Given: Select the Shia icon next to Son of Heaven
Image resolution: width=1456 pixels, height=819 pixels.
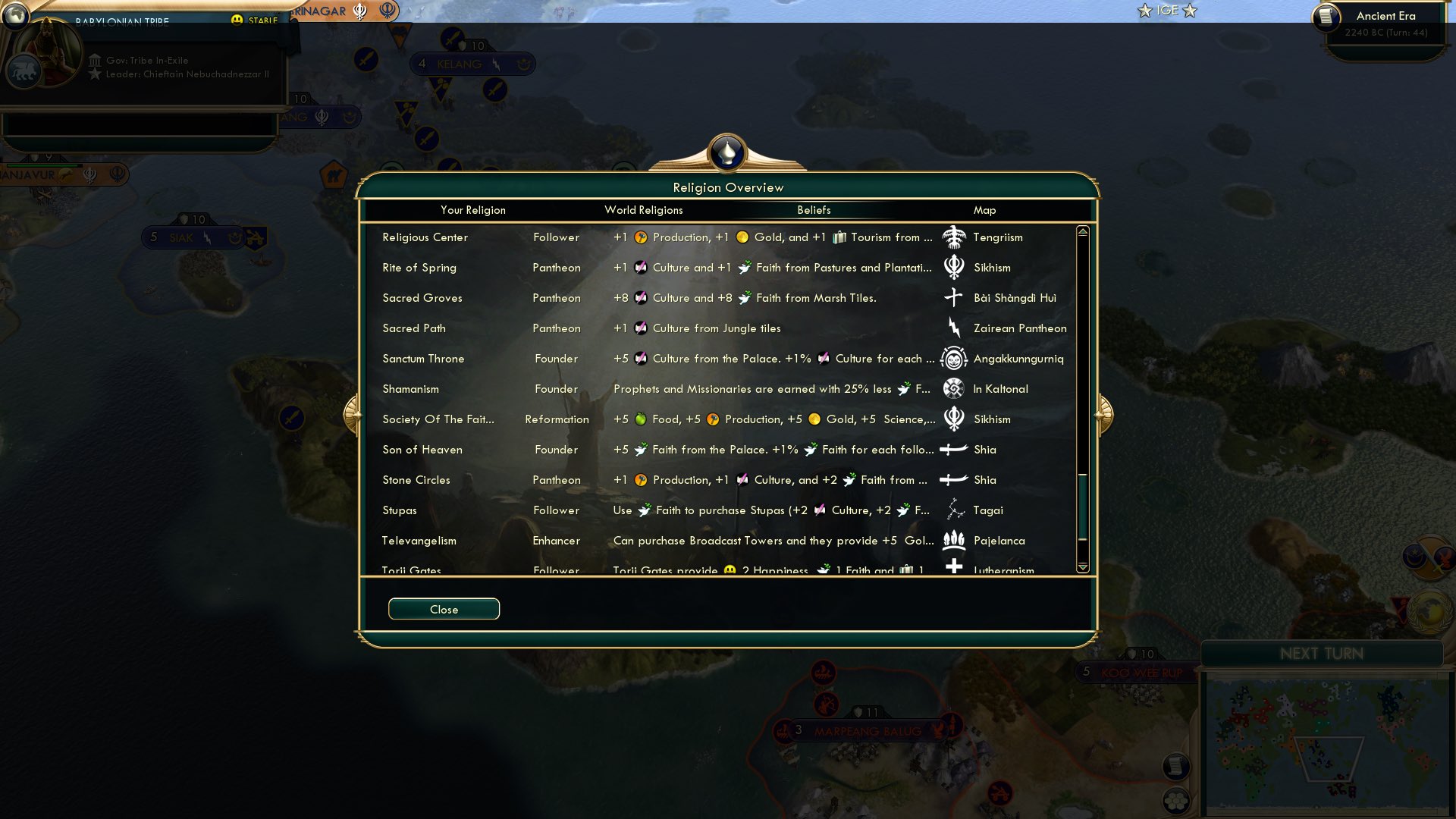Looking at the screenshot, I should click(954, 449).
